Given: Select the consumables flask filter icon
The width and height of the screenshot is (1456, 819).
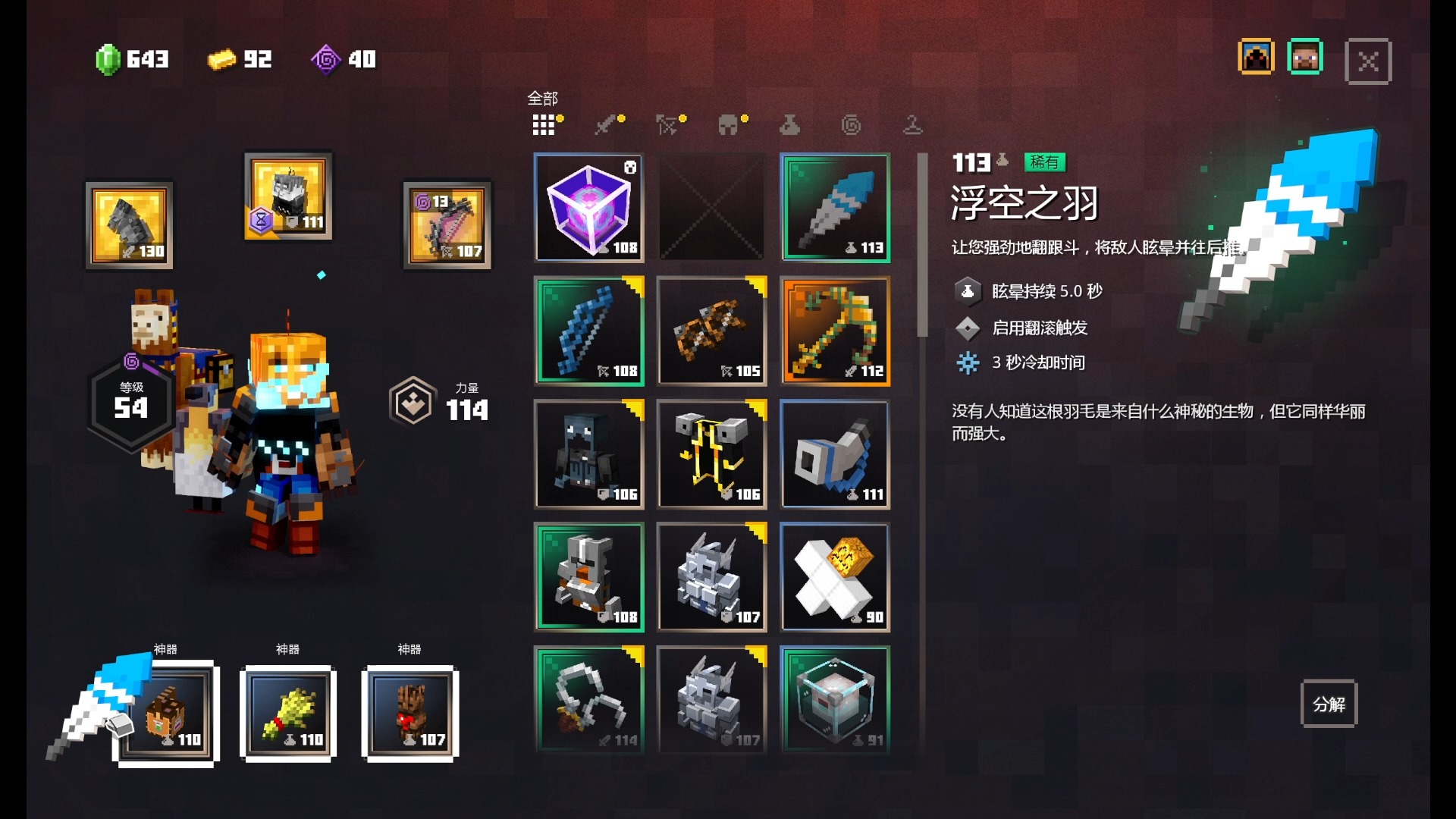Looking at the screenshot, I should (x=790, y=124).
